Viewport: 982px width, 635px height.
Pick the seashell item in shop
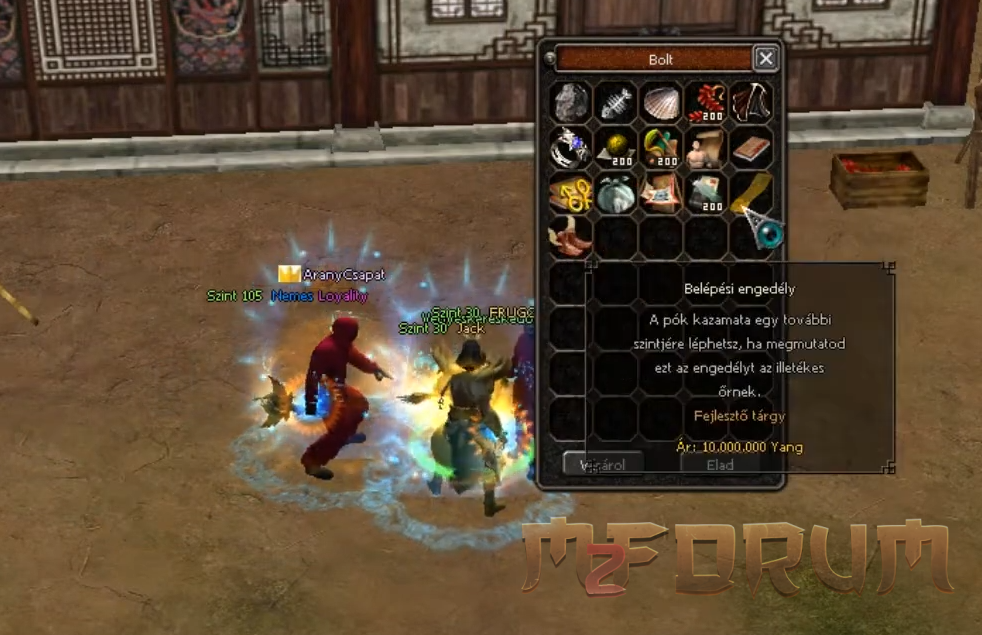coord(661,103)
